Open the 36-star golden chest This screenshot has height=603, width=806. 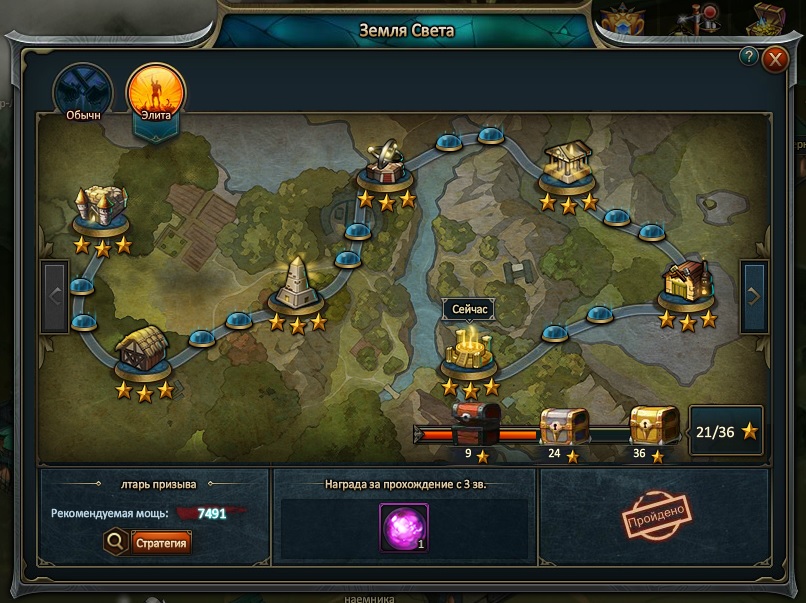tap(654, 427)
